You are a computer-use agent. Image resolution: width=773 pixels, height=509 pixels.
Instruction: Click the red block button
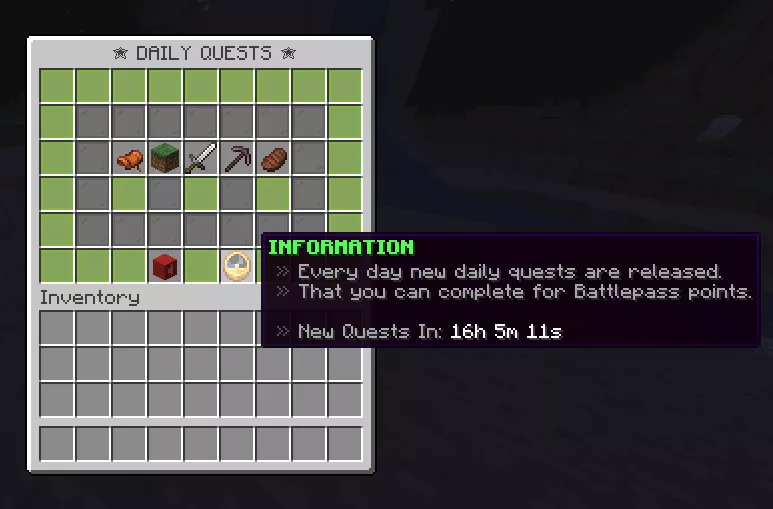(165, 266)
